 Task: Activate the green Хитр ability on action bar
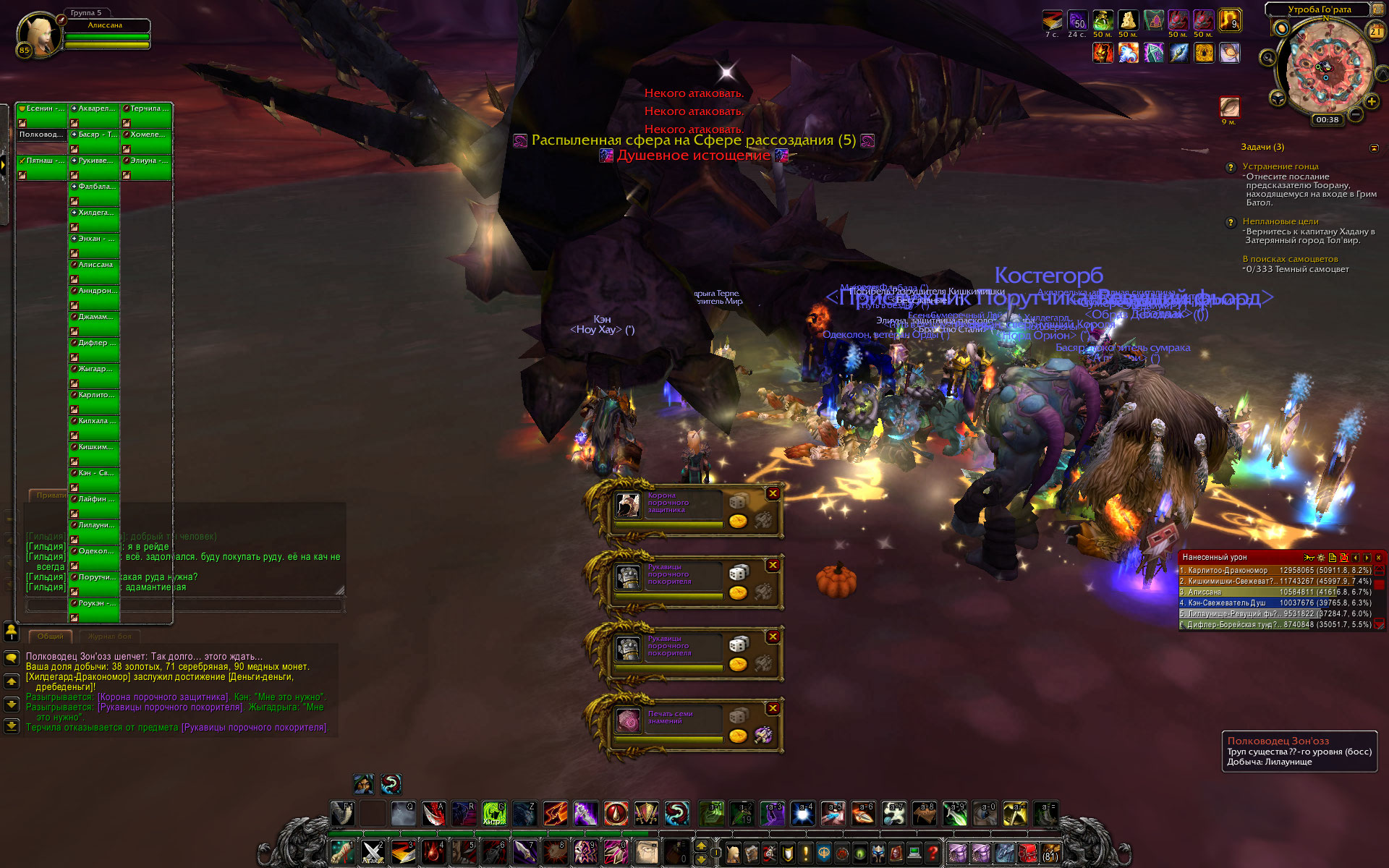tap(493, 814)
